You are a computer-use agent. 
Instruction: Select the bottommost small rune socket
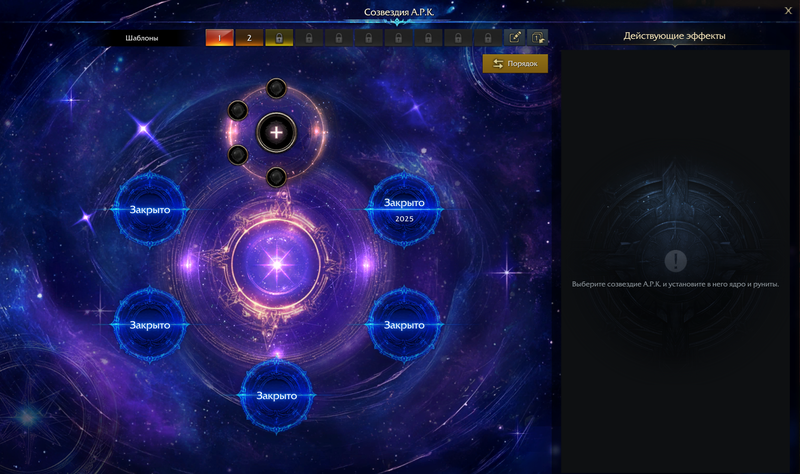point(277,177)
